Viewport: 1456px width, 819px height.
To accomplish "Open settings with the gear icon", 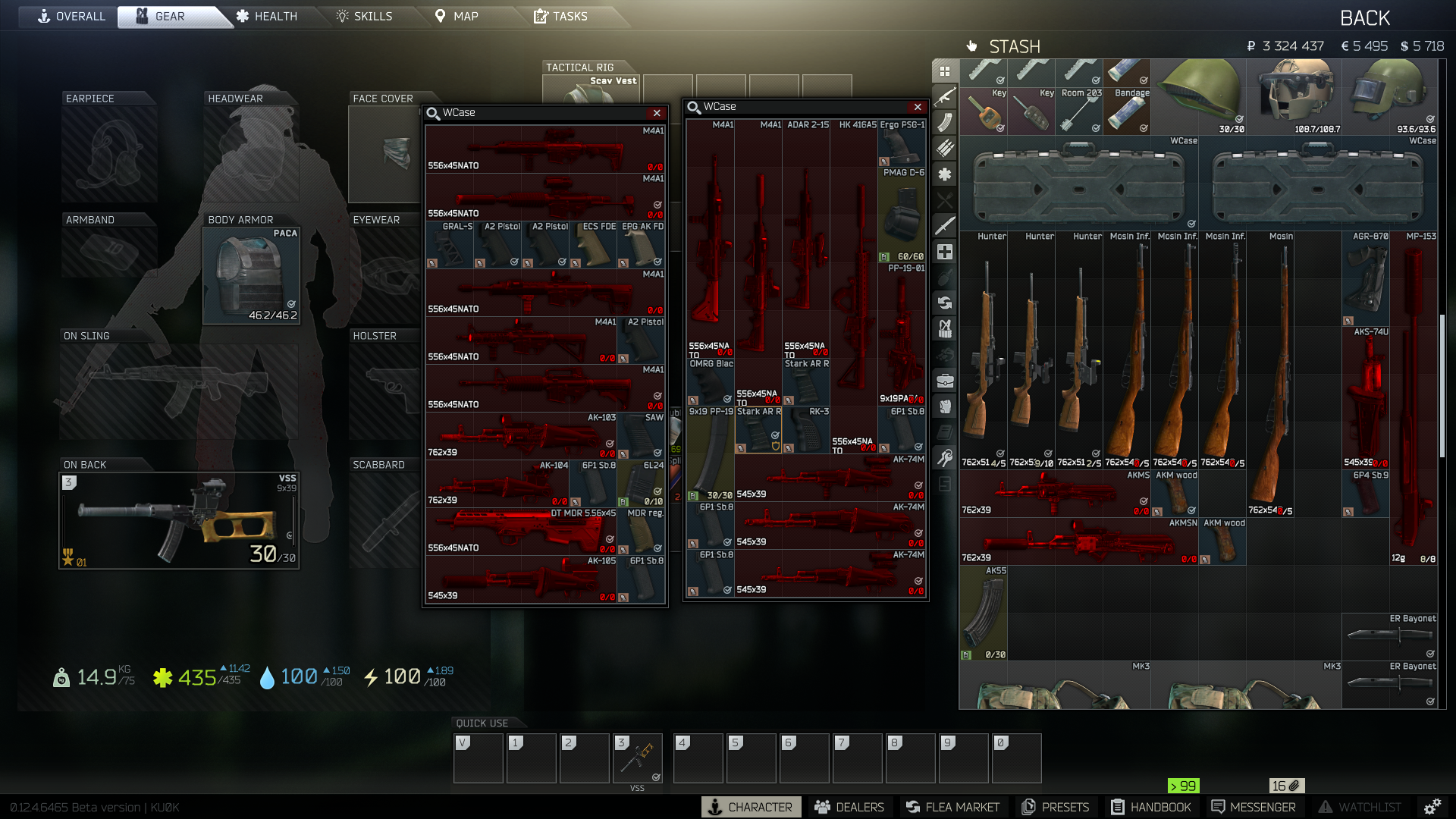I will [1432, 807].
